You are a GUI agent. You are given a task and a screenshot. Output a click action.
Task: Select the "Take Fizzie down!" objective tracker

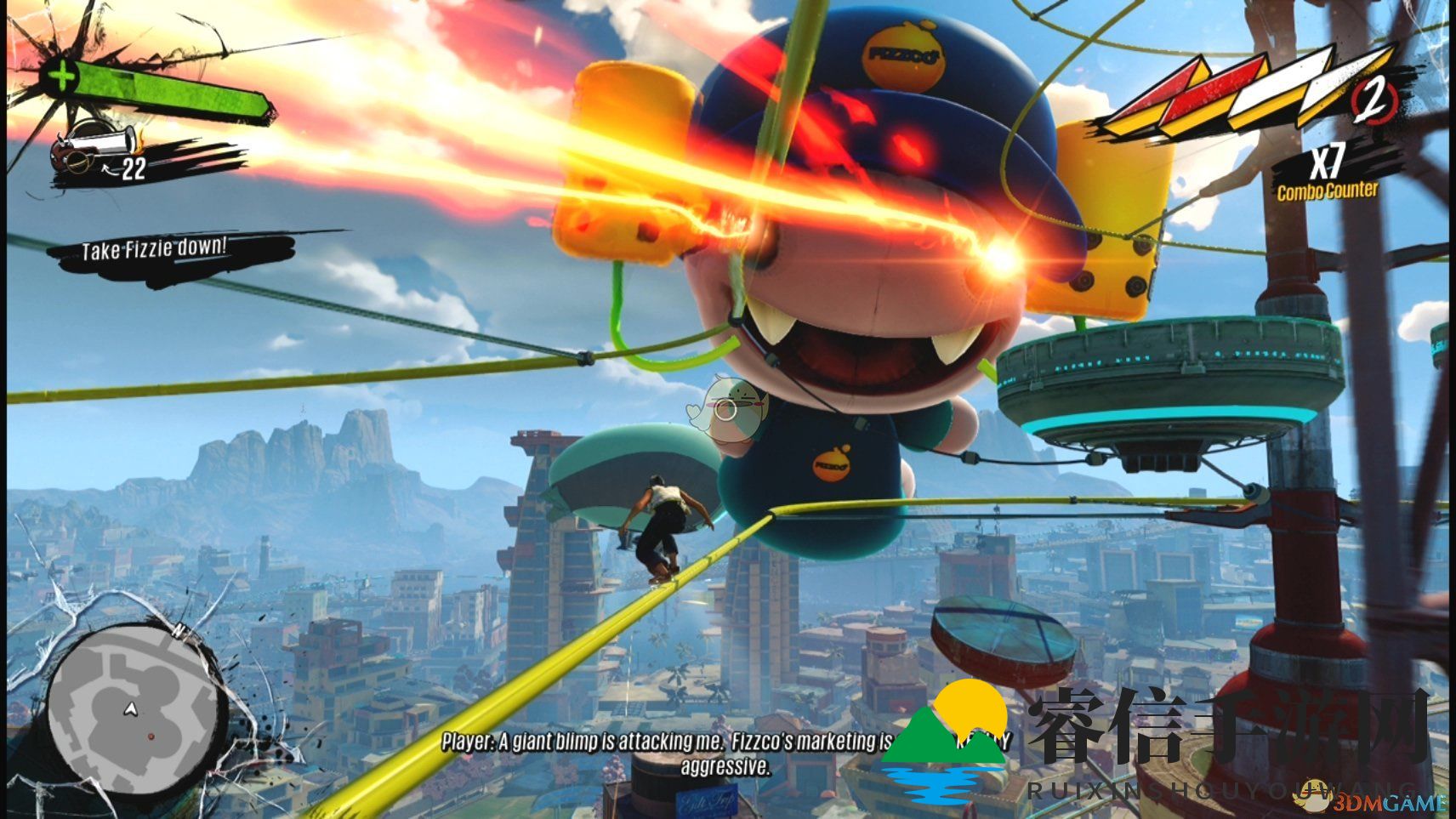click(155, 249)
